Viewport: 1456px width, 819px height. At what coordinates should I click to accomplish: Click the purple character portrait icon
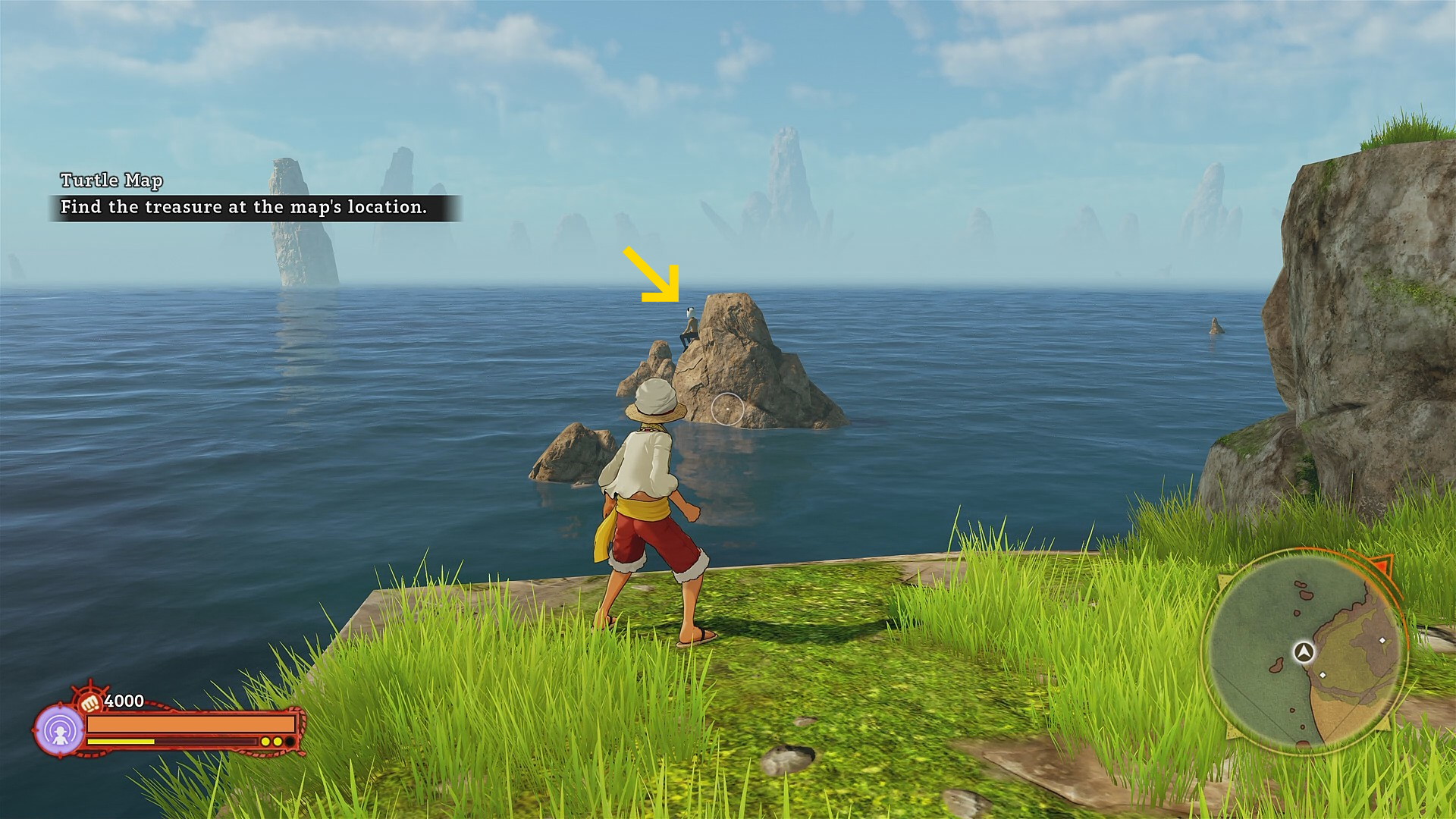click(60, 730)
